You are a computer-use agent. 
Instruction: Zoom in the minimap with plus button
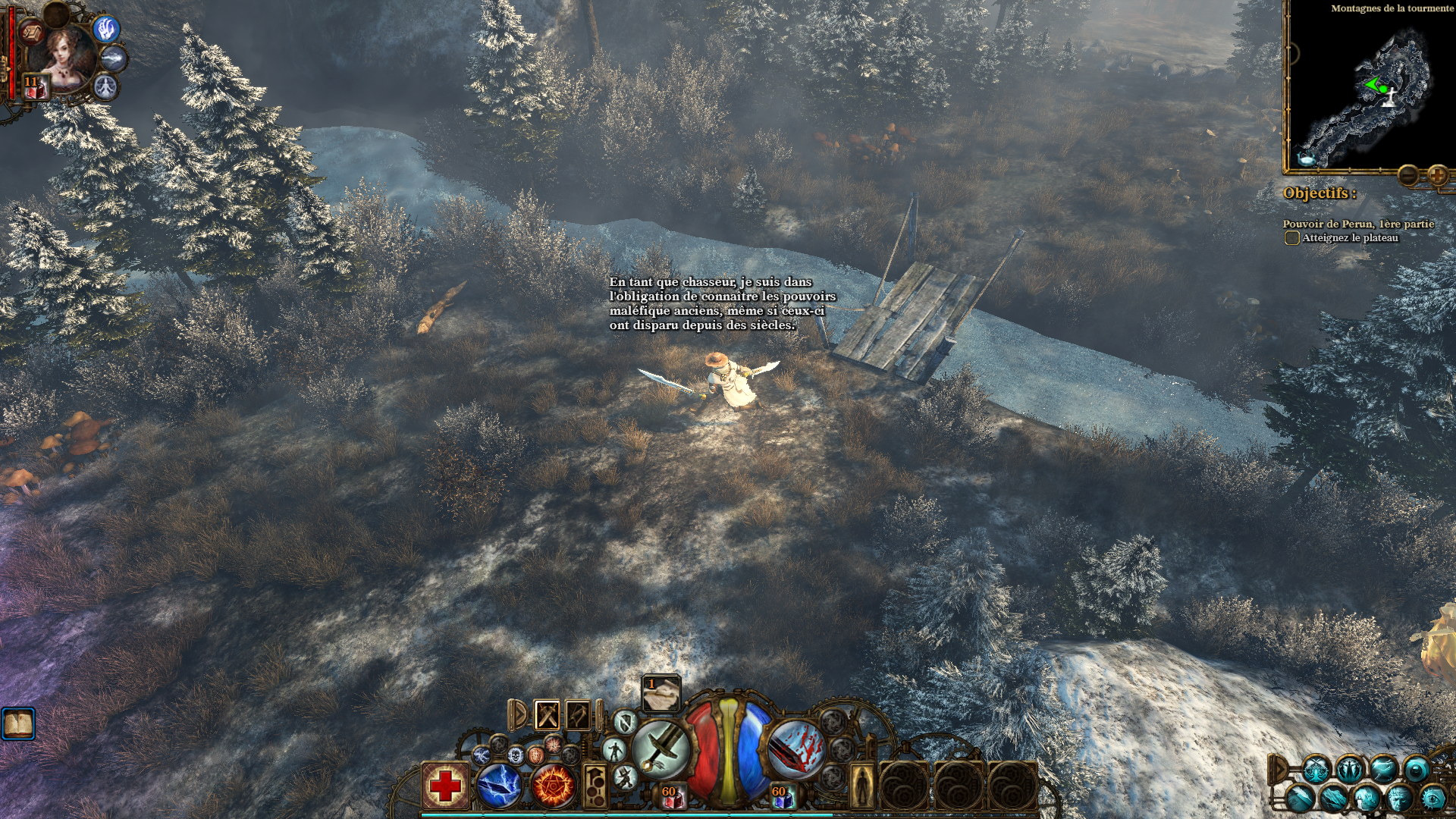pos(1437,176)
